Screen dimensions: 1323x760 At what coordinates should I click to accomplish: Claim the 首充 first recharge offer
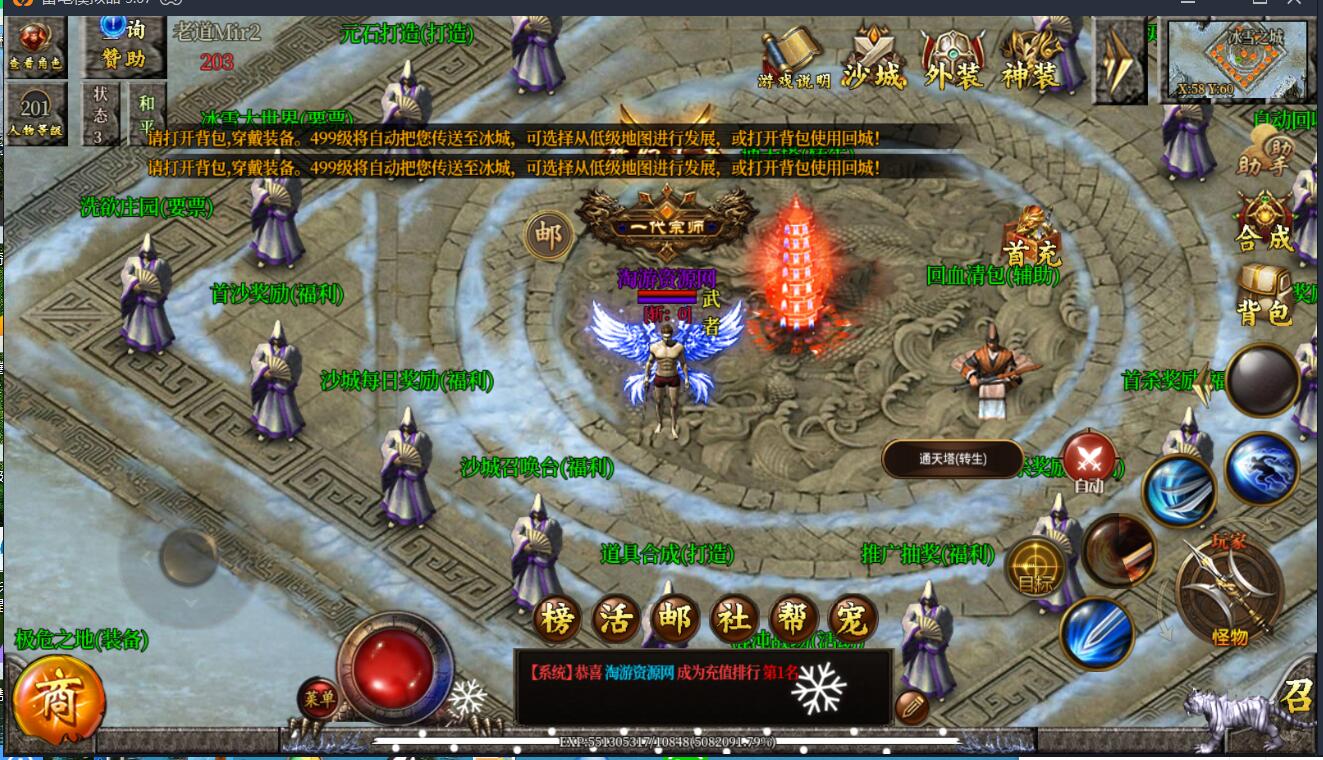pos(1032,238)
